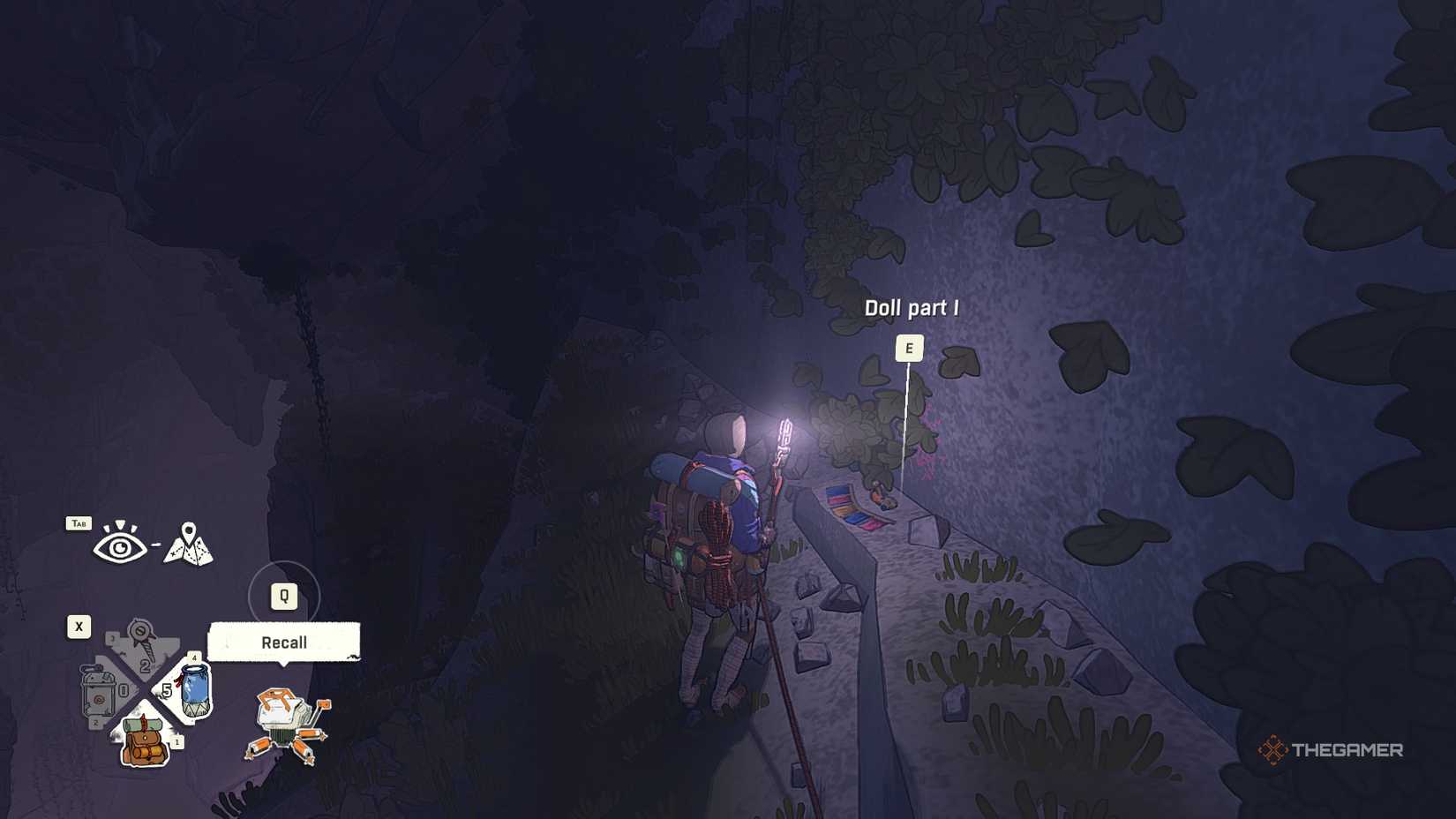Click the THEGAMER logo icon
The width and height of the screenshot is (1456, 819).
(x=1273, y=749)
